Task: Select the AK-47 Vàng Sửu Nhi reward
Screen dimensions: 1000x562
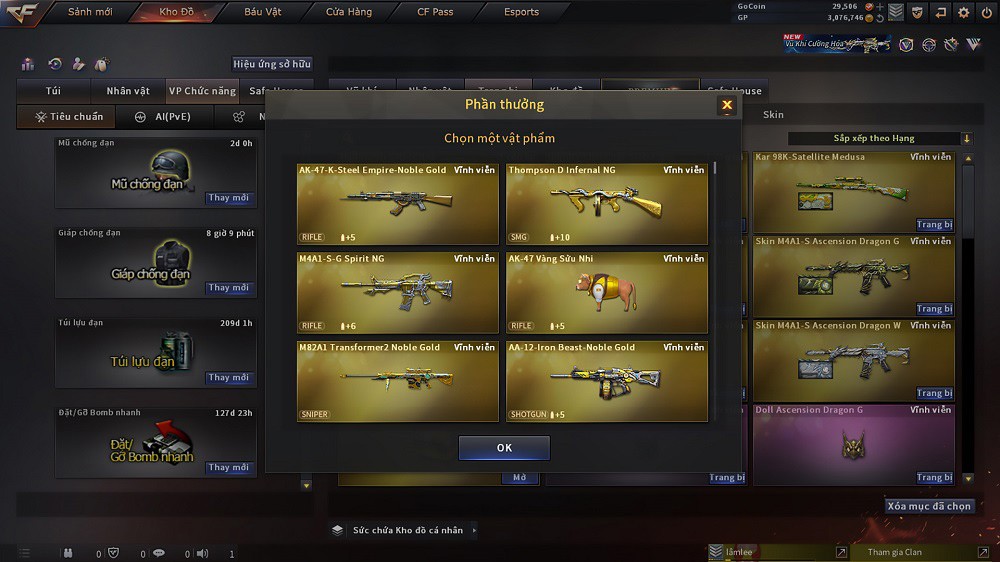Action: [606, 292]
